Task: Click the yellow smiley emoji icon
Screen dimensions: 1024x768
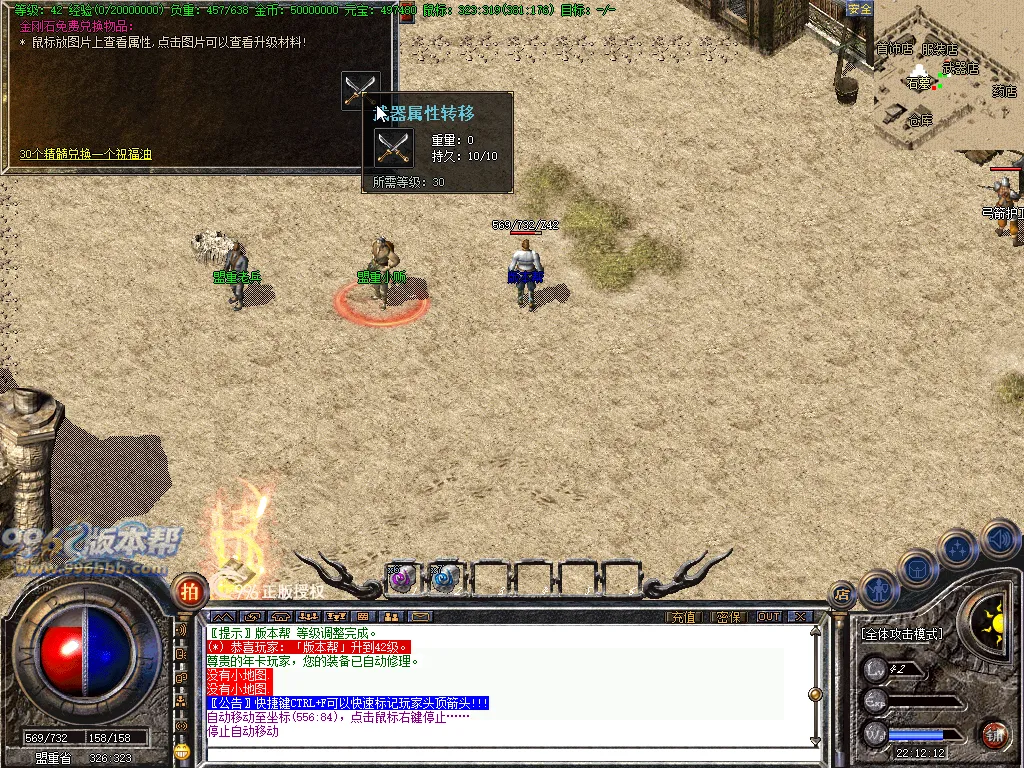Action: tap(181, 750)
